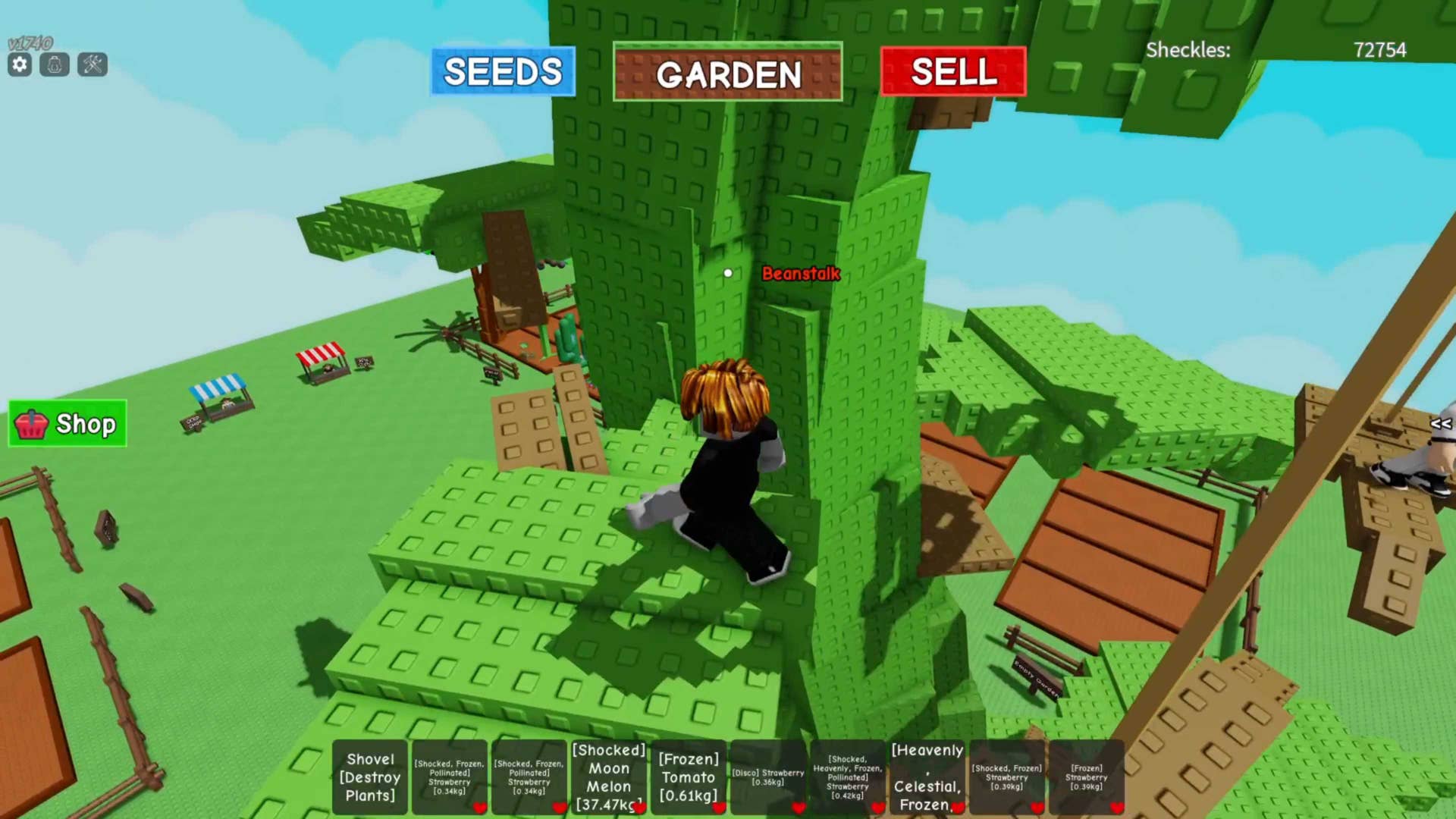Open settings with the gear icon
1456x819 pixels.
(x=20, y=65)
